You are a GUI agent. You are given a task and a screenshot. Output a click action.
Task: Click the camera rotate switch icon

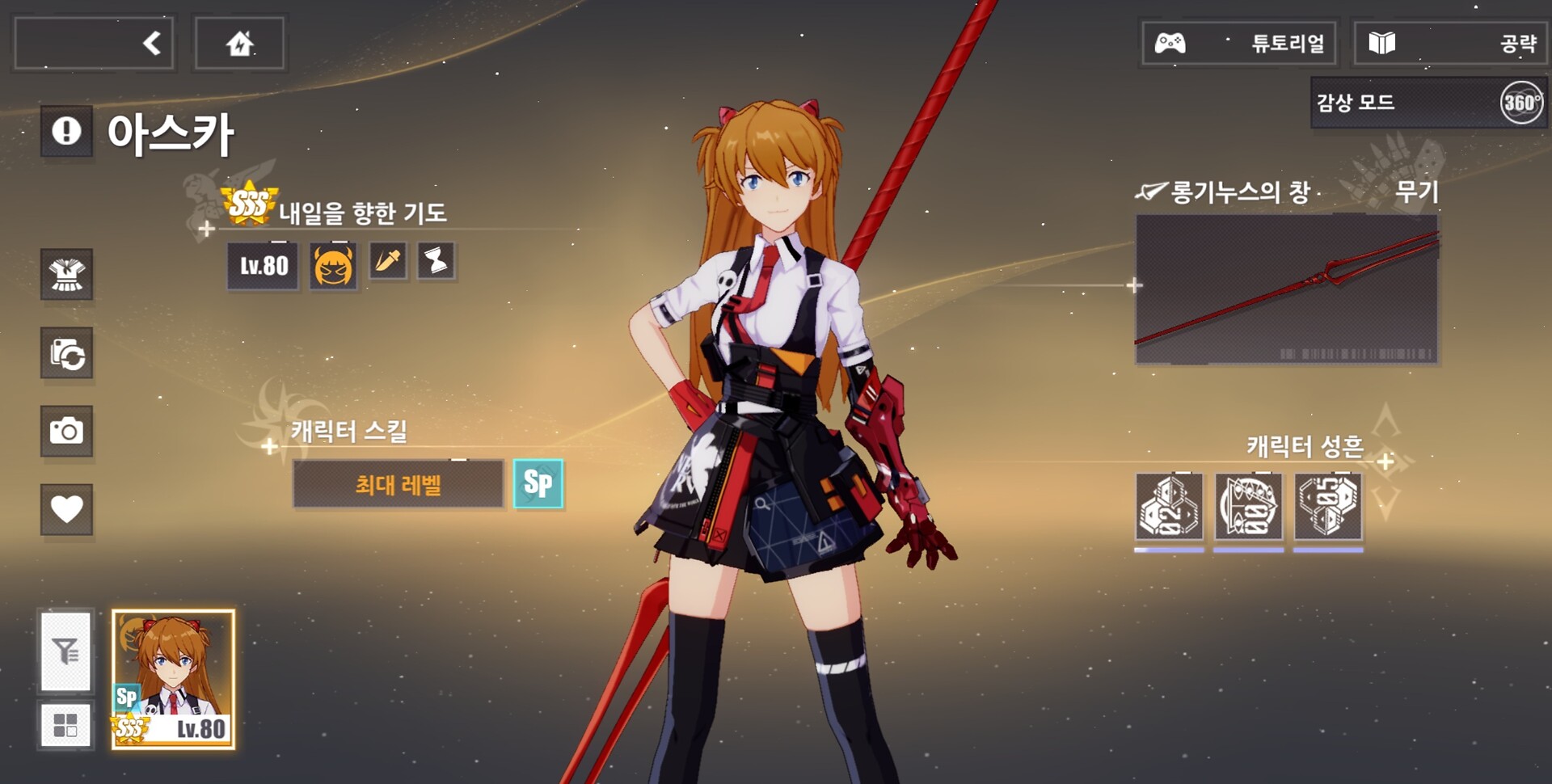tap(67, 353)
